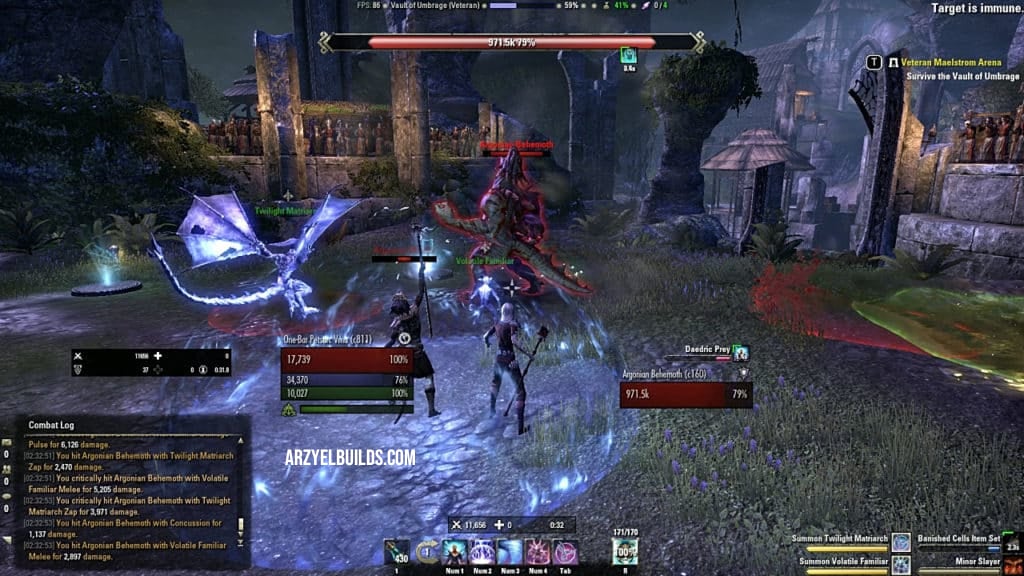The image size is (1024, 576).
Task: Activate the ultimate ability showing 100%
Action: pos(625,551)
